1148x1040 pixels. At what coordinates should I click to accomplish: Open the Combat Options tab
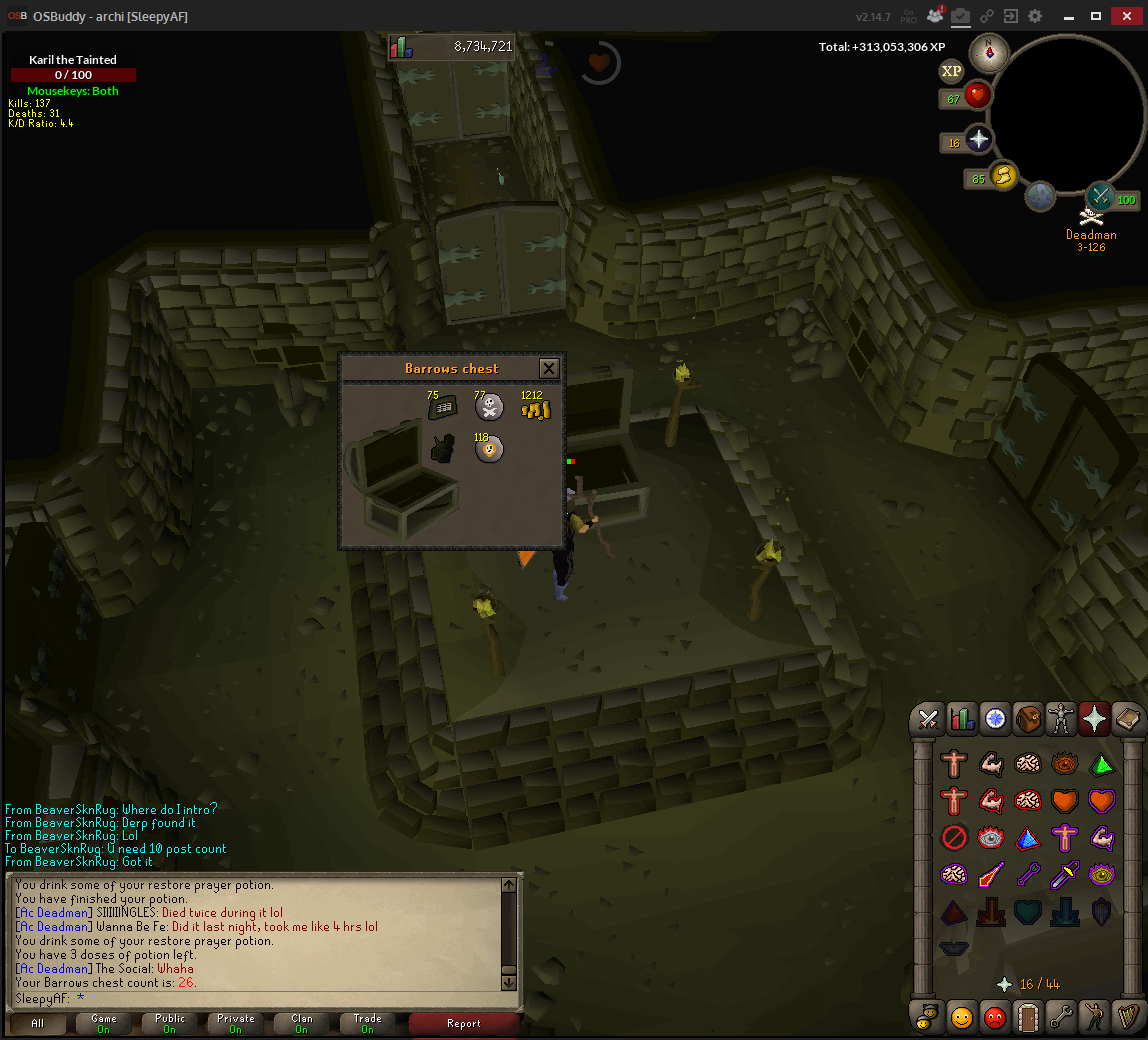point(928,718)
